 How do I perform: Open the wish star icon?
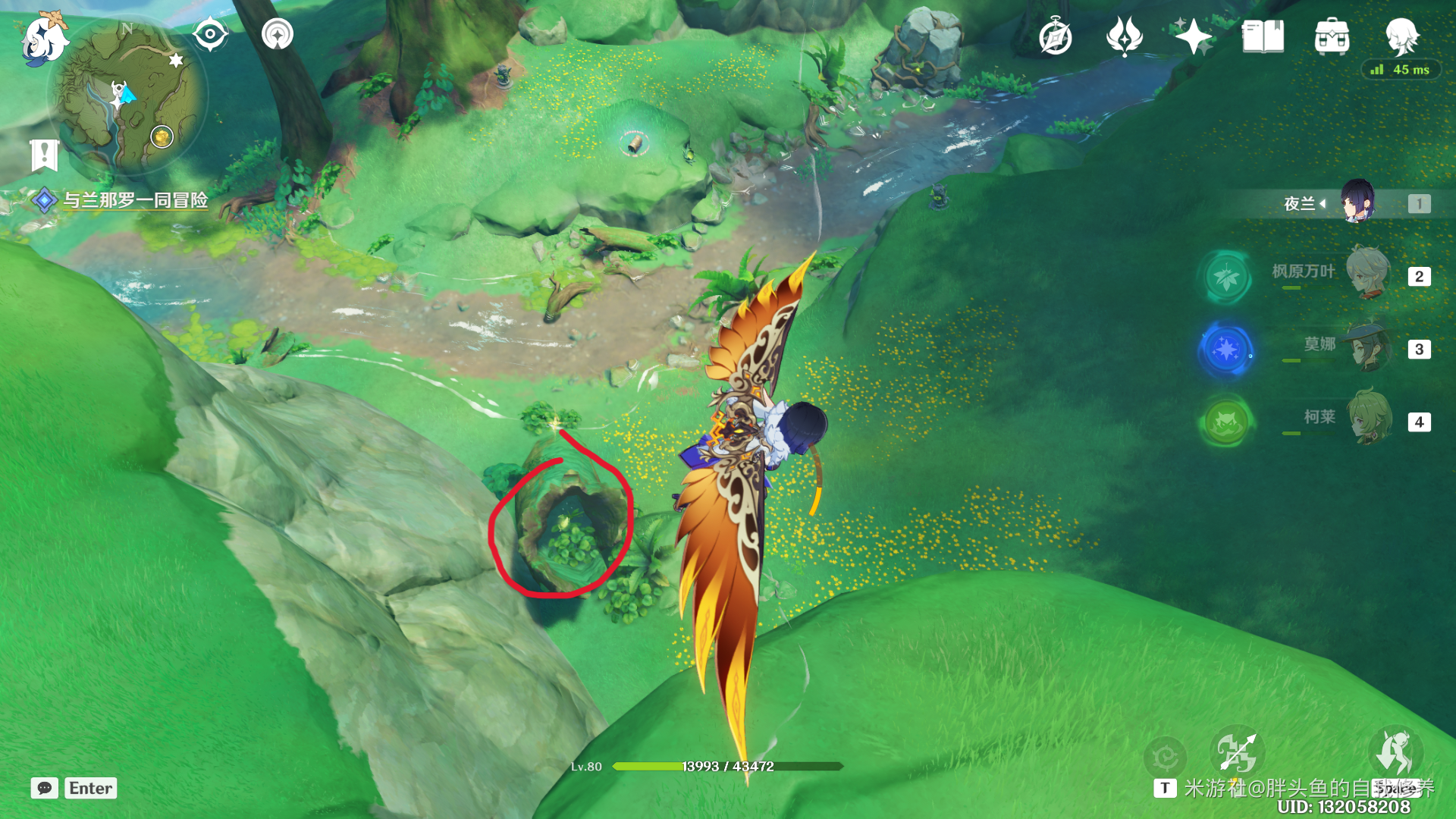(x=1193, y=36)
